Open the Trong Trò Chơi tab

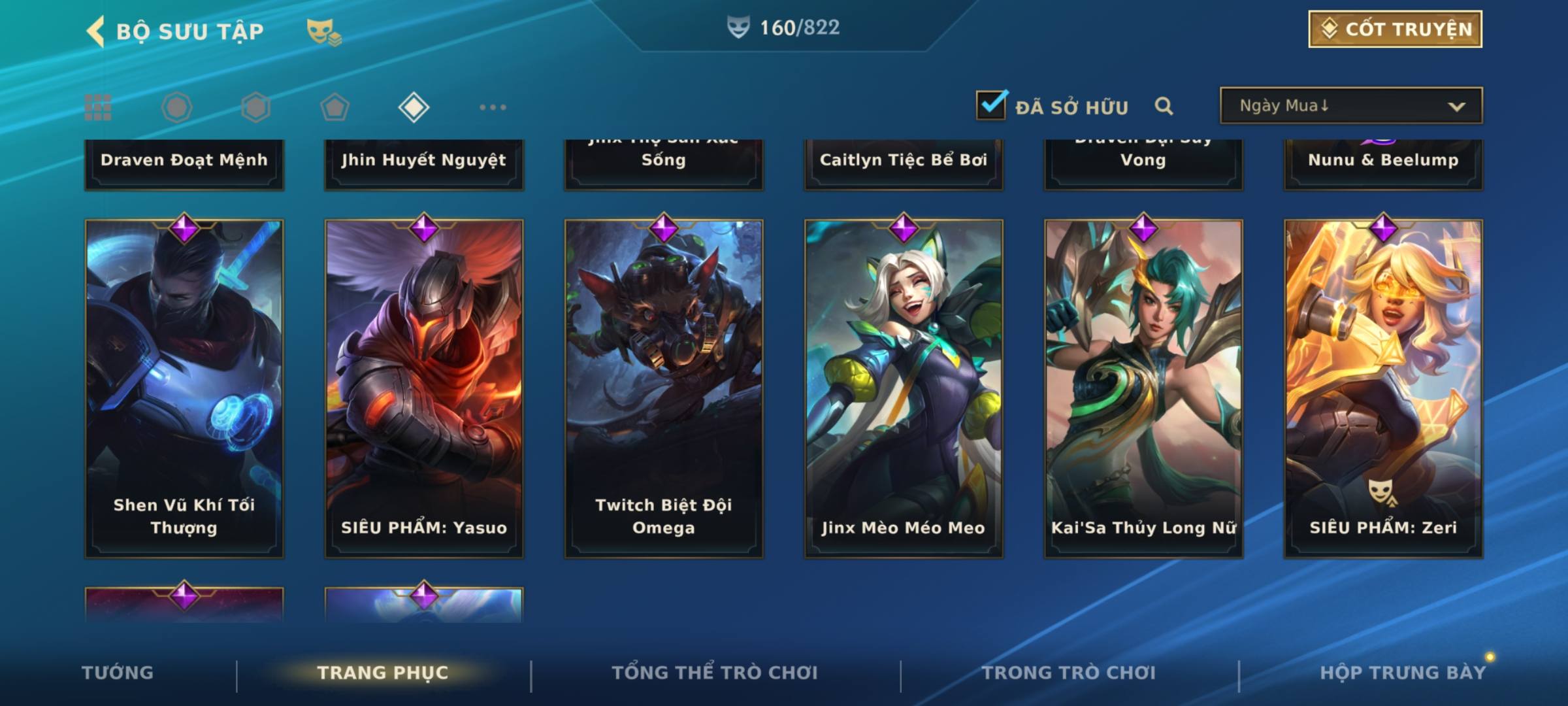(x=1069, y=673)
